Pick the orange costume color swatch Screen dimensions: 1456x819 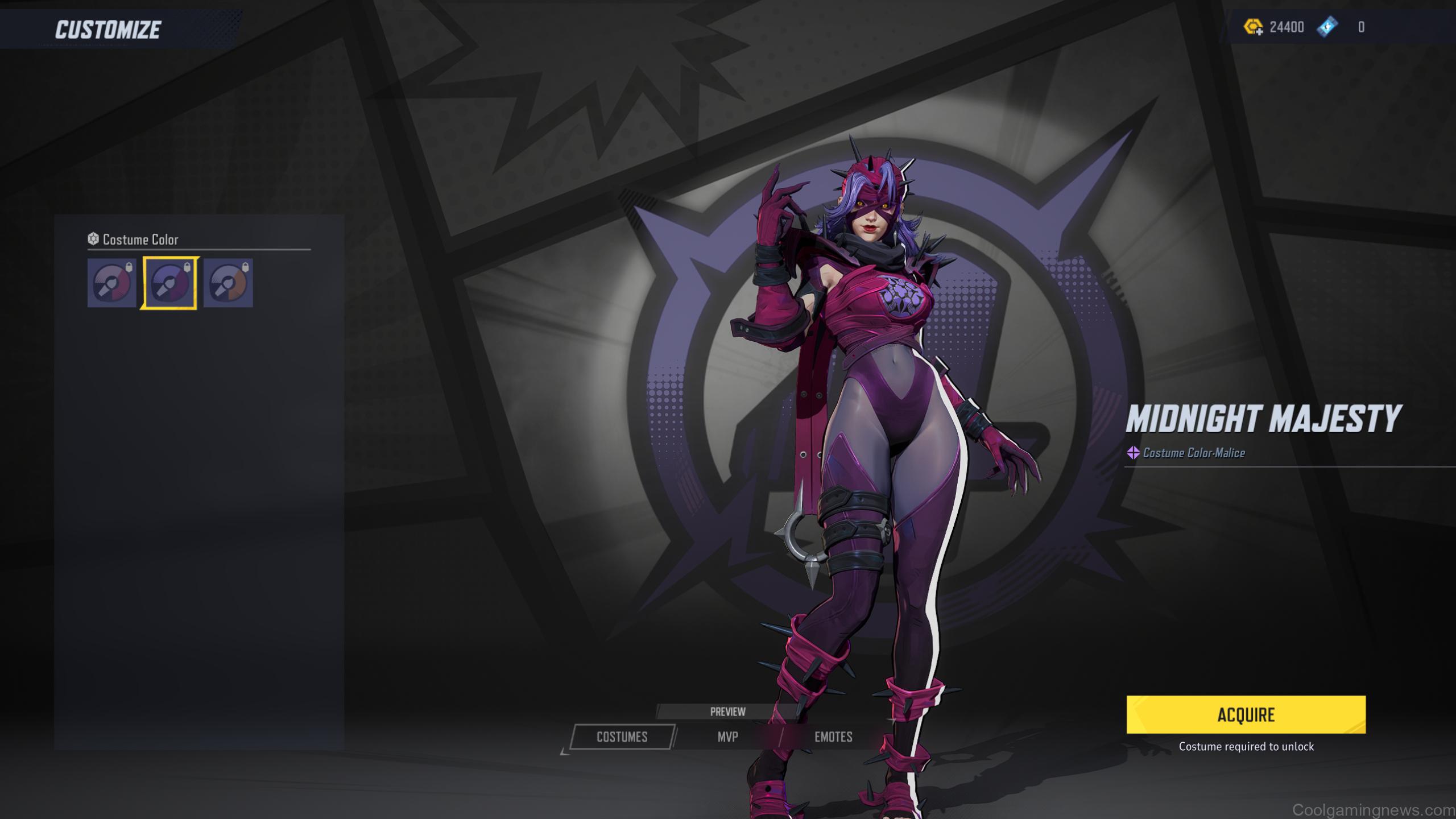pyautogui.click(x=228, y=283)
